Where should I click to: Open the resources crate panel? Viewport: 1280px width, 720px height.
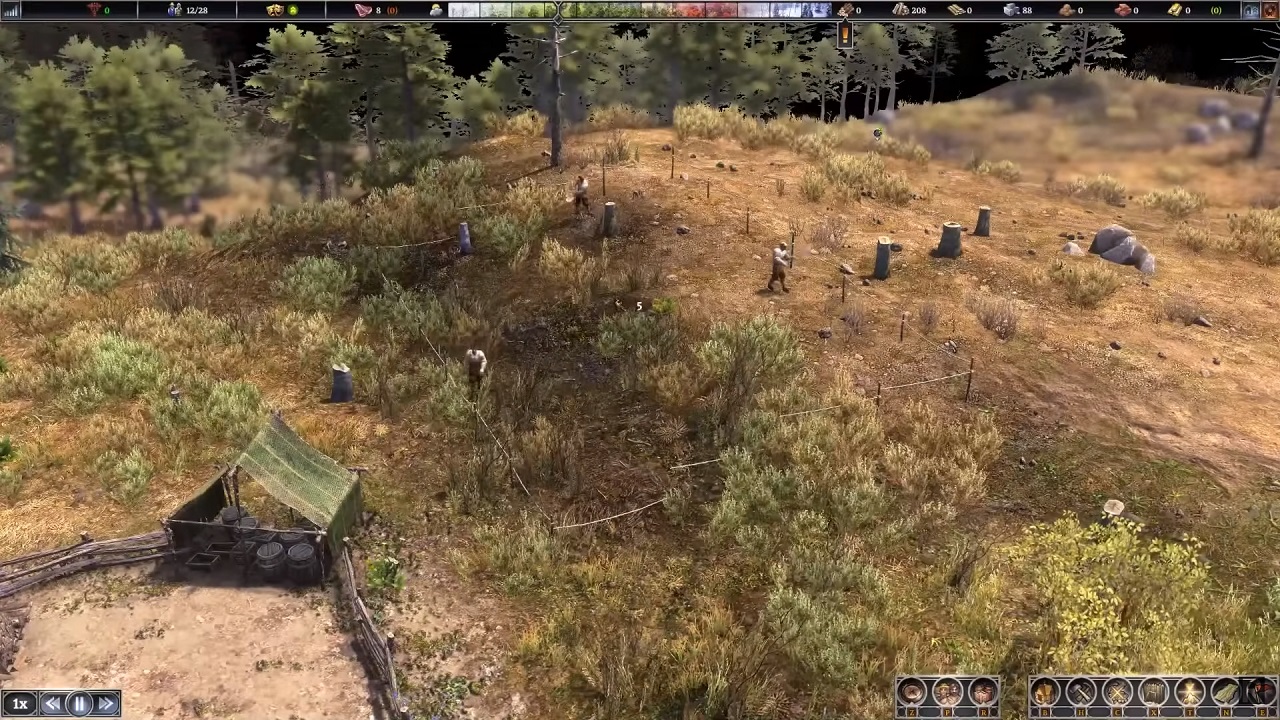[983, 692]
